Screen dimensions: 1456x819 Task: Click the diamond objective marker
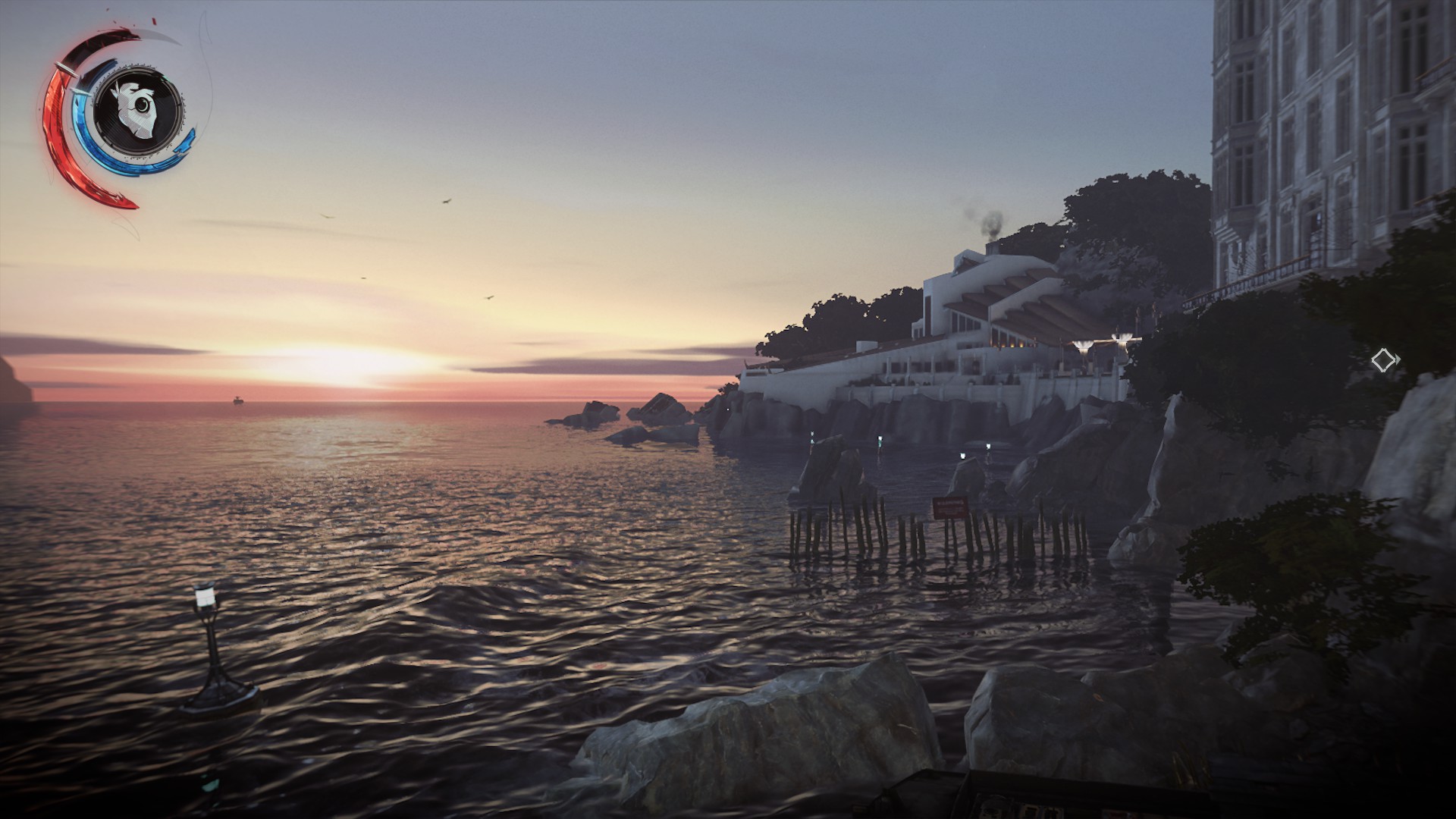pyautogui.click(x=1383, y=359)
